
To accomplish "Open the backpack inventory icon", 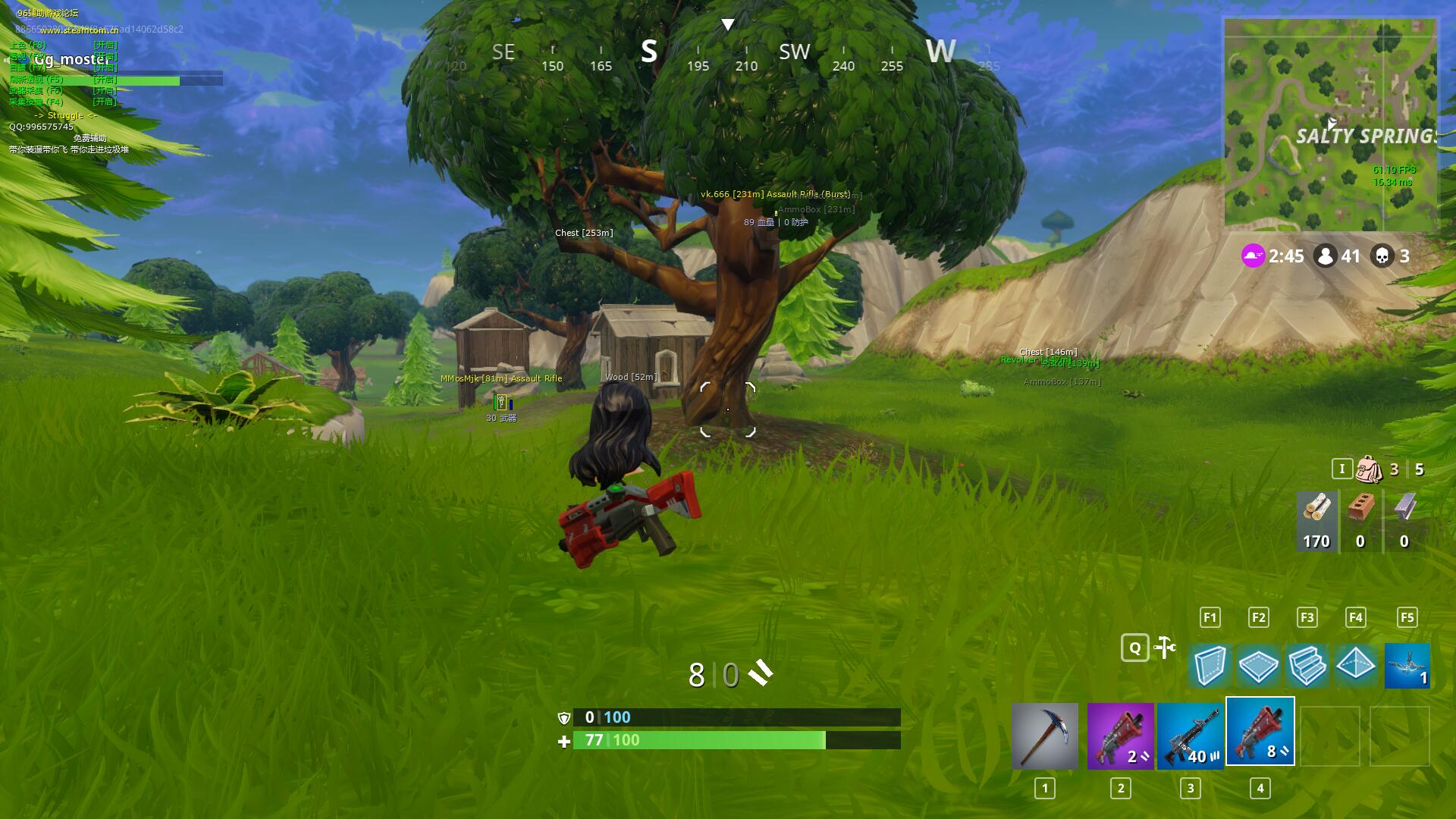I will pyautogui.click(x=1369, y=469).
